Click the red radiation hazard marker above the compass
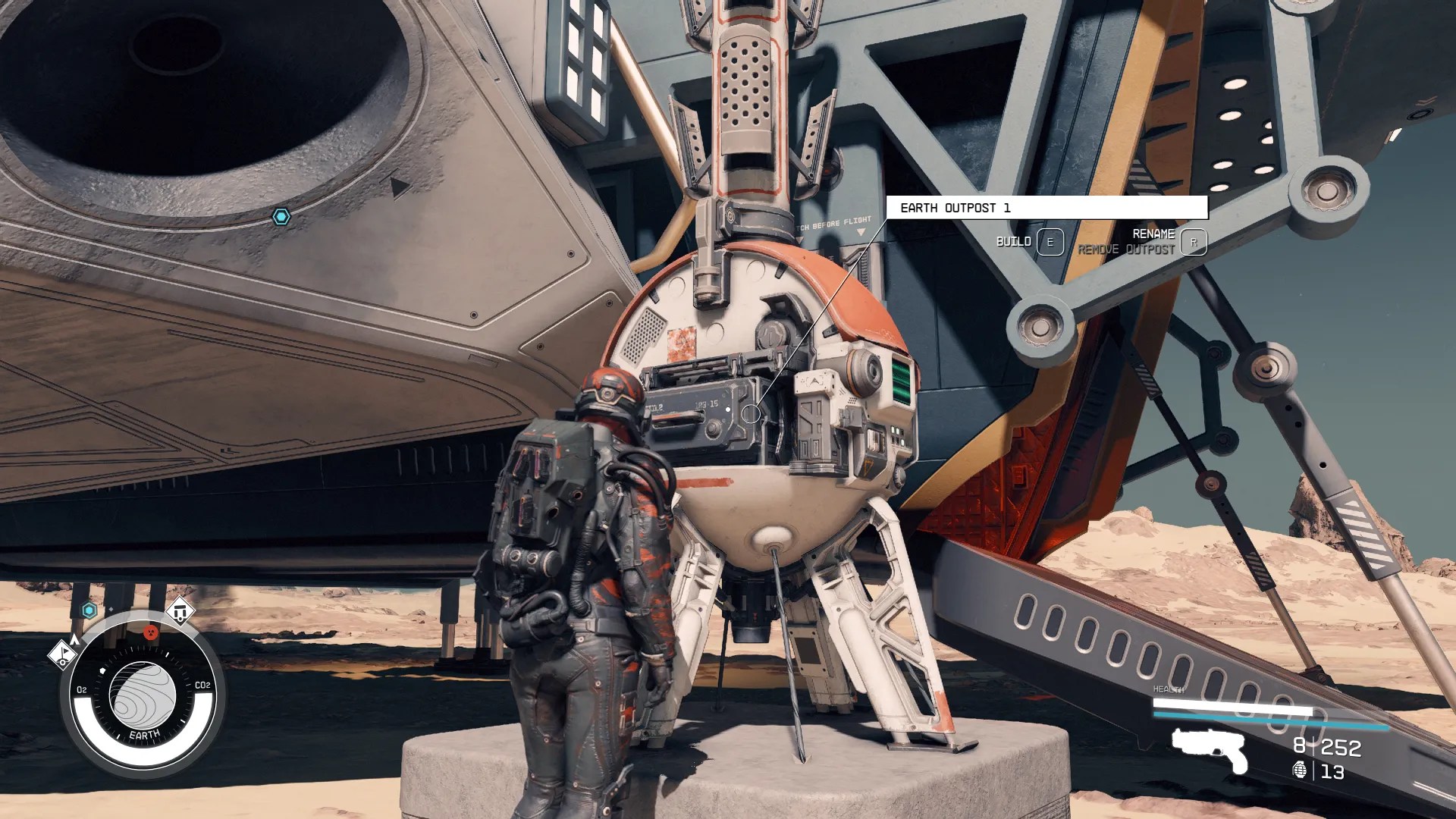 click(x=150, y=632)
